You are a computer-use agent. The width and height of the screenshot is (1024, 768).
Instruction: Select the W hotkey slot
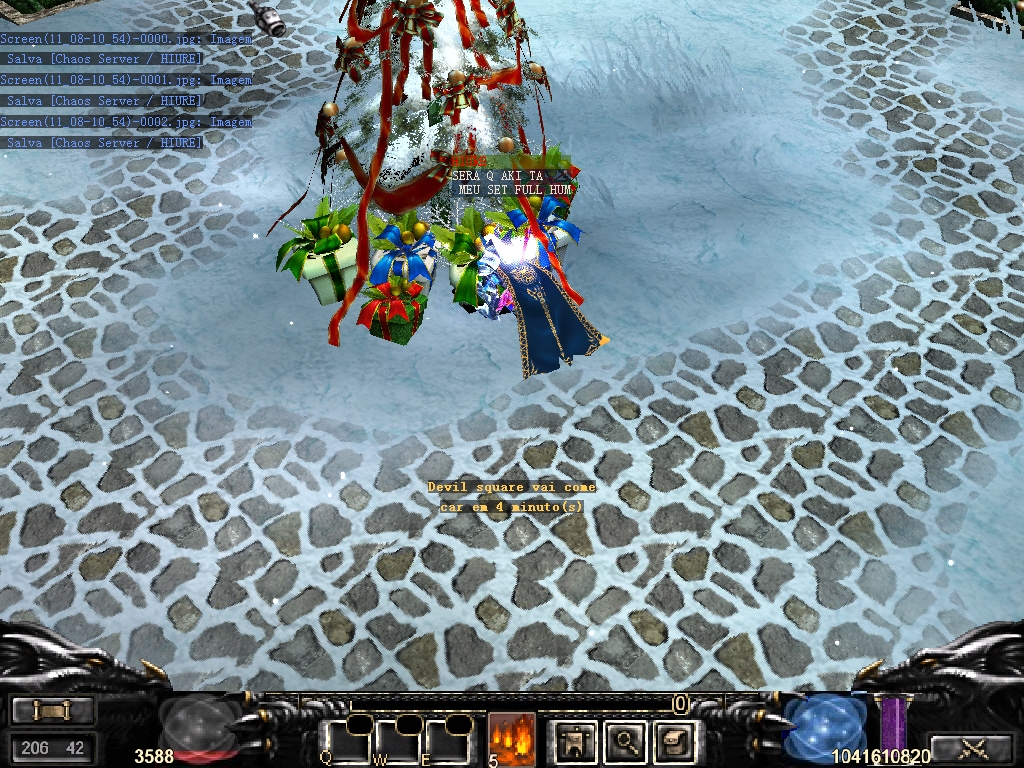(398, 738)
